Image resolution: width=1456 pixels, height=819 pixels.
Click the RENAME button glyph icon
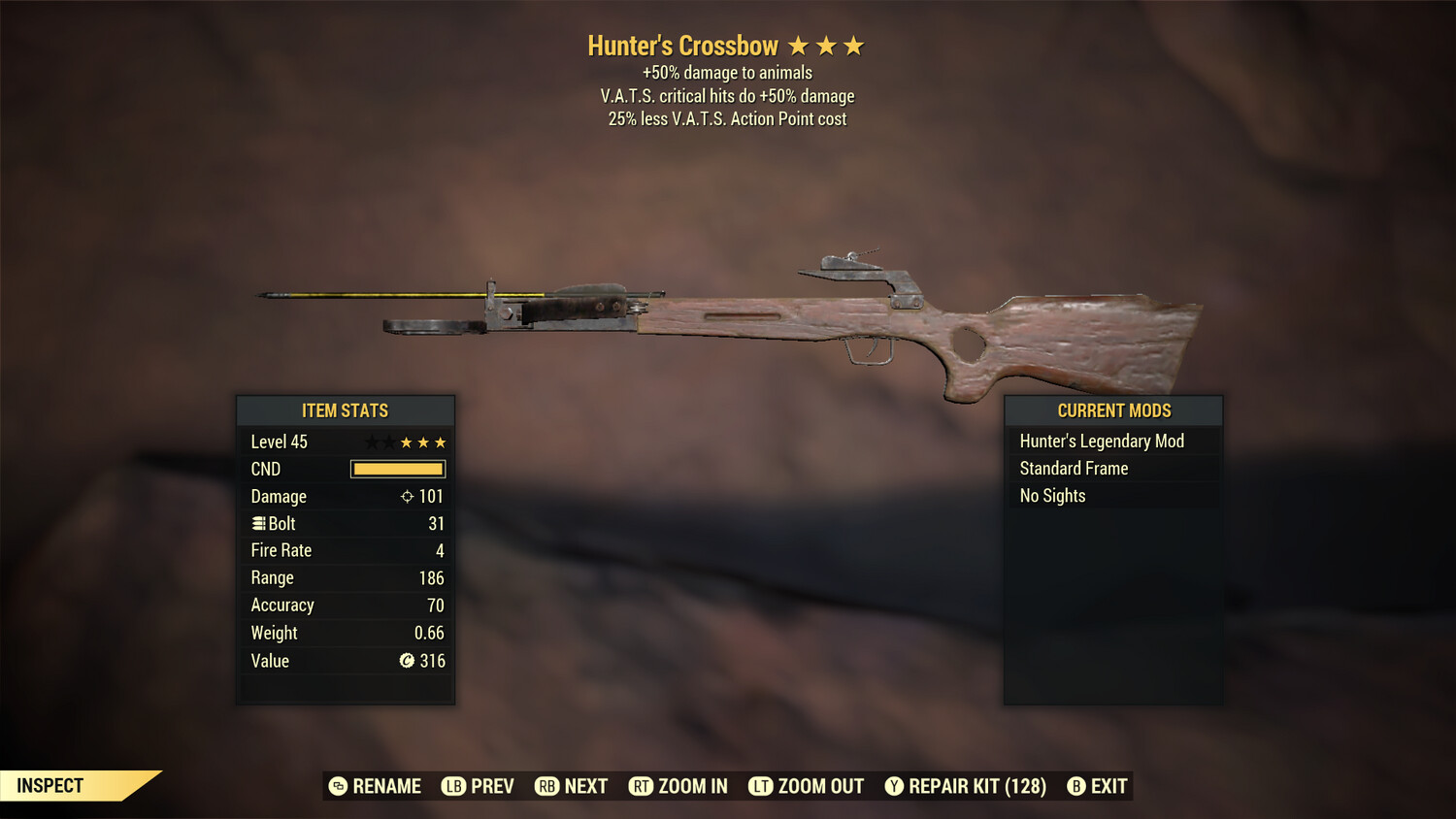(x=337, y=786)
